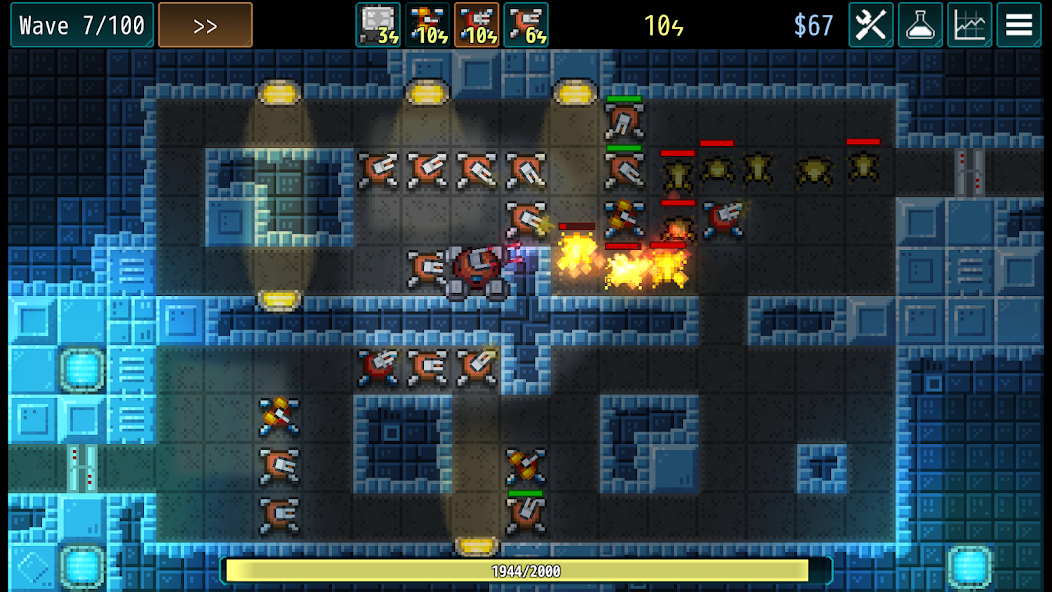The width and height of the screenshot is (1052, 592).
Task: Open the hamburger main menu
Action: click(1018, 25)
